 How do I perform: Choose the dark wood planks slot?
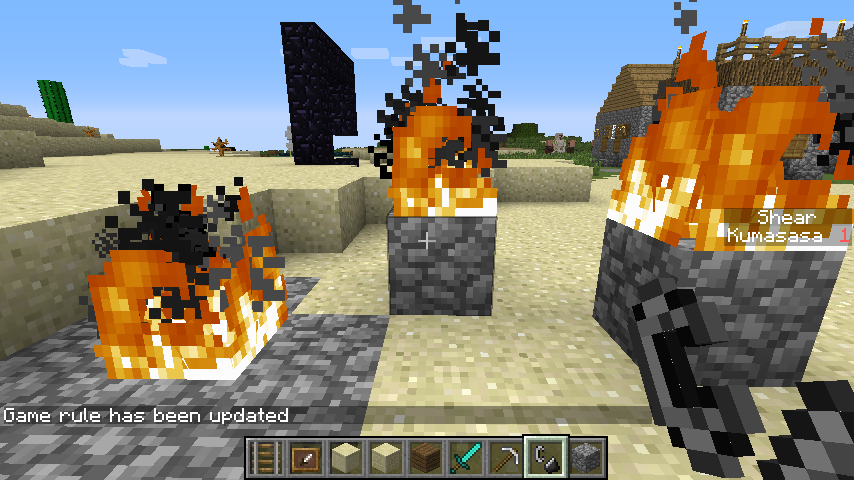click(x=426, y=458)
